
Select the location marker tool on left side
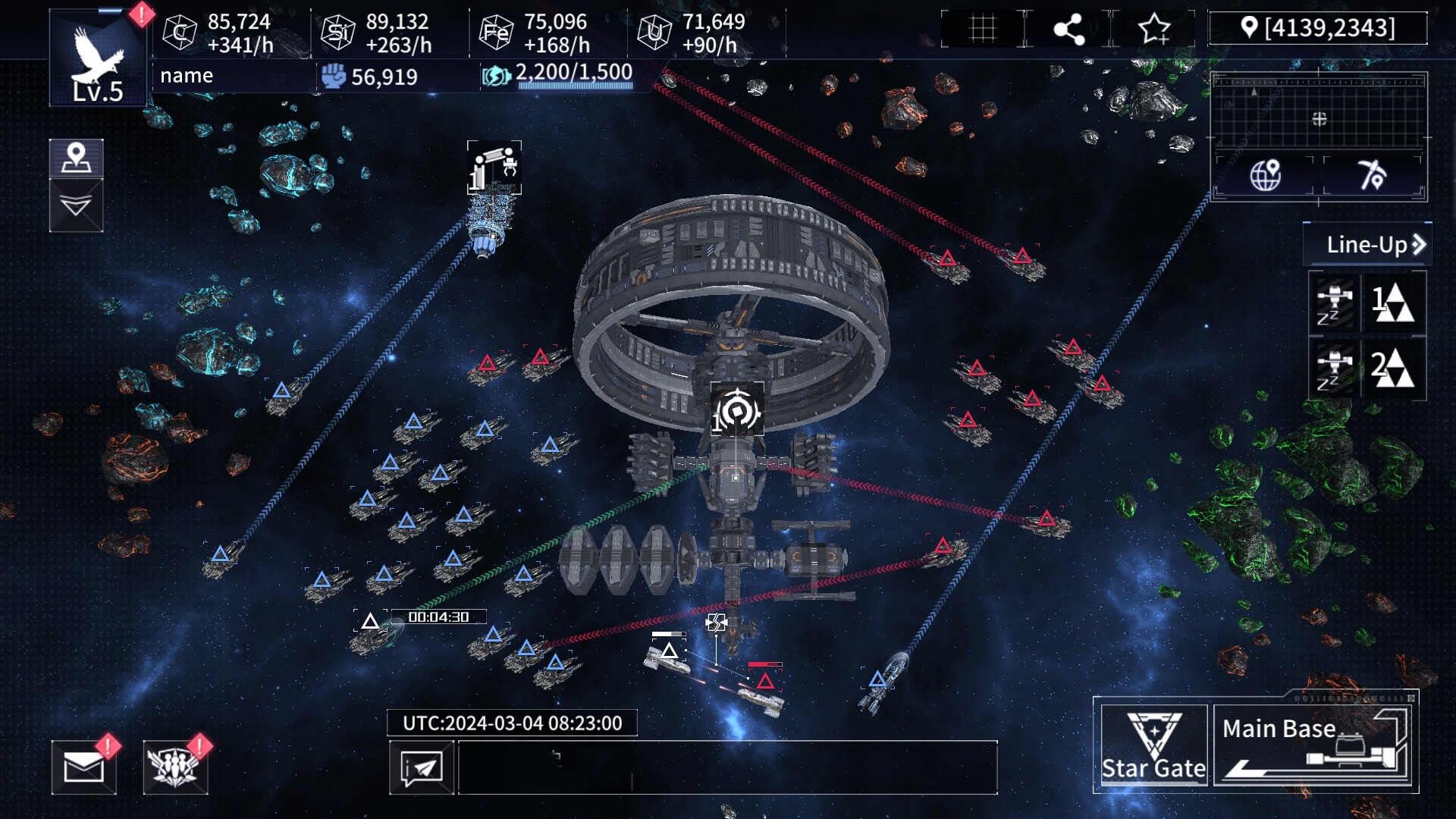pos(76,158)
